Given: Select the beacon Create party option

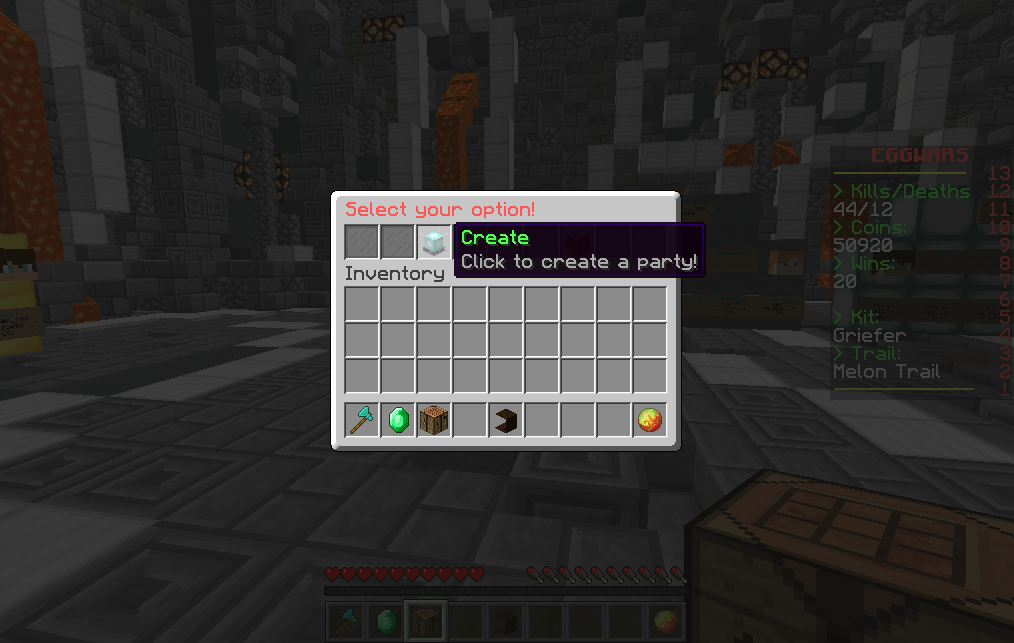Looking at the screenshot, I should (x=434, y=242).
